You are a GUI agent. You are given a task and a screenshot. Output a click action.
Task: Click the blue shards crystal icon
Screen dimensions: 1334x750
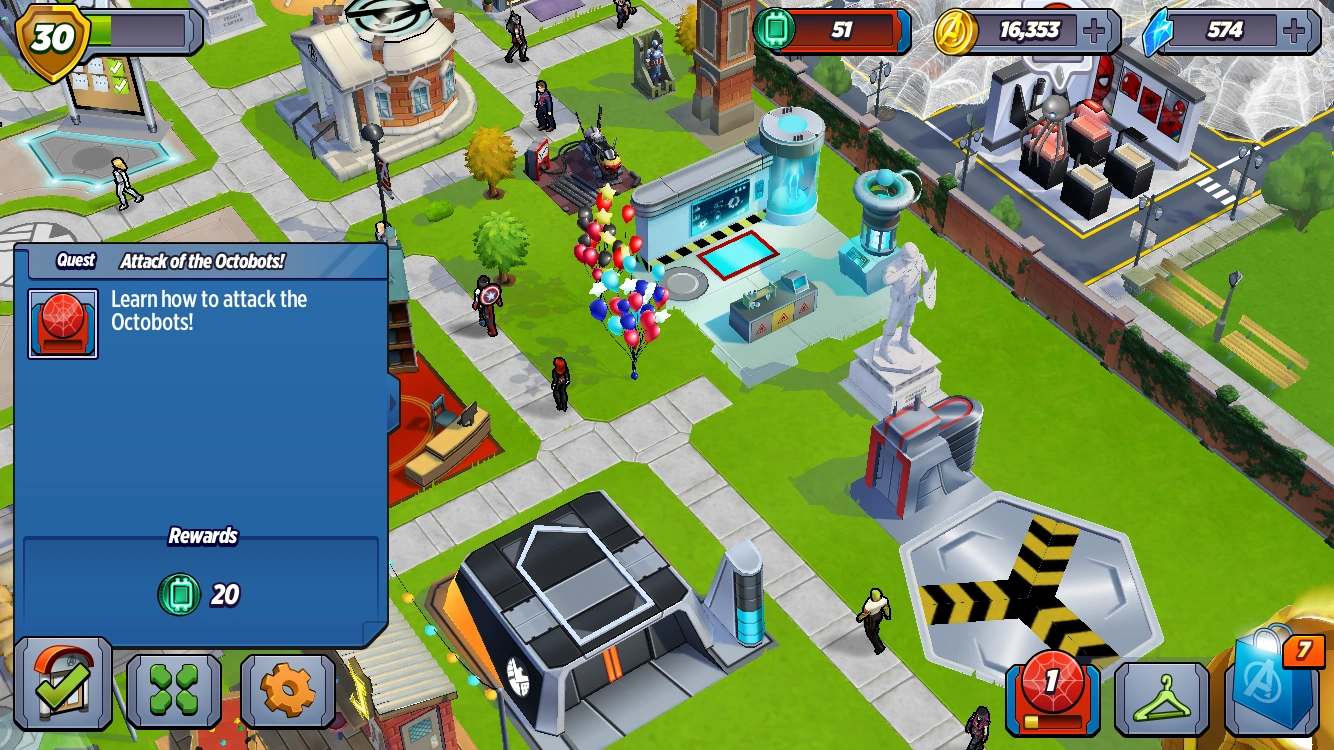pyautogui.click(x=1158, y=30)
